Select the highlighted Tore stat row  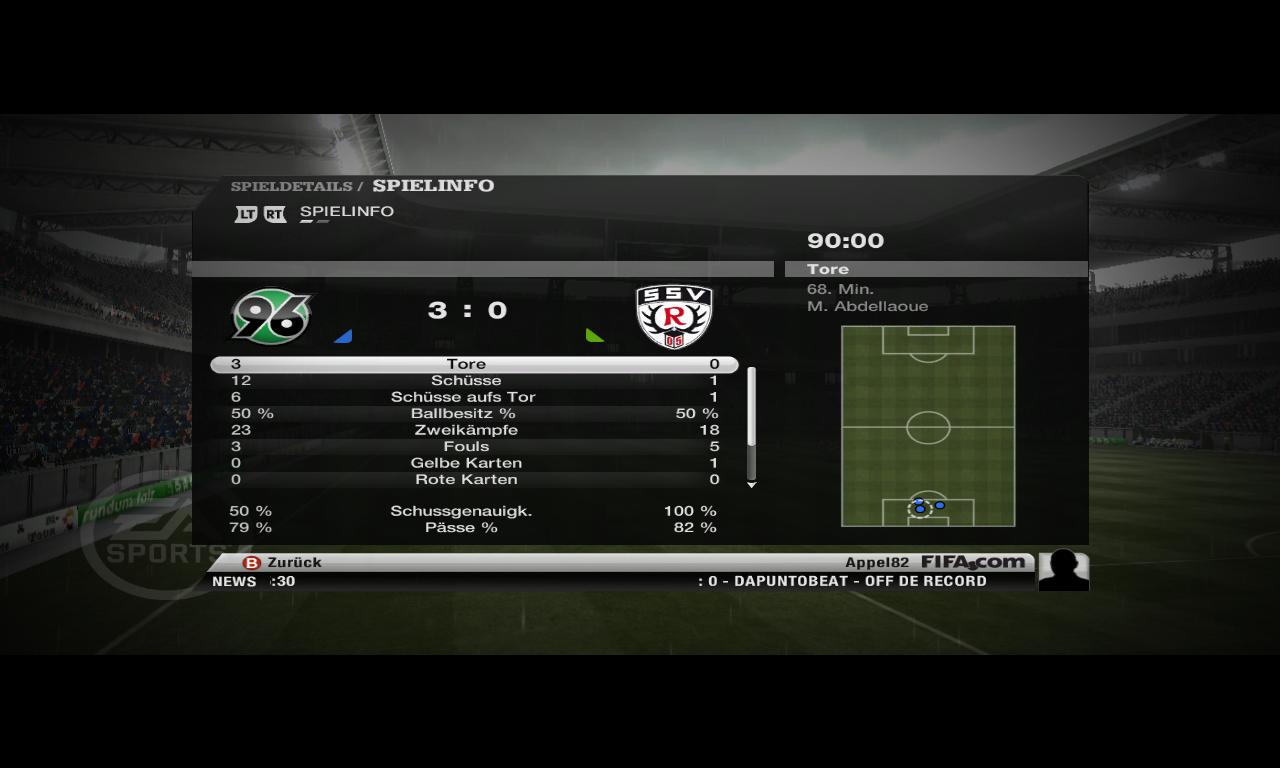[x=474, y=365]
